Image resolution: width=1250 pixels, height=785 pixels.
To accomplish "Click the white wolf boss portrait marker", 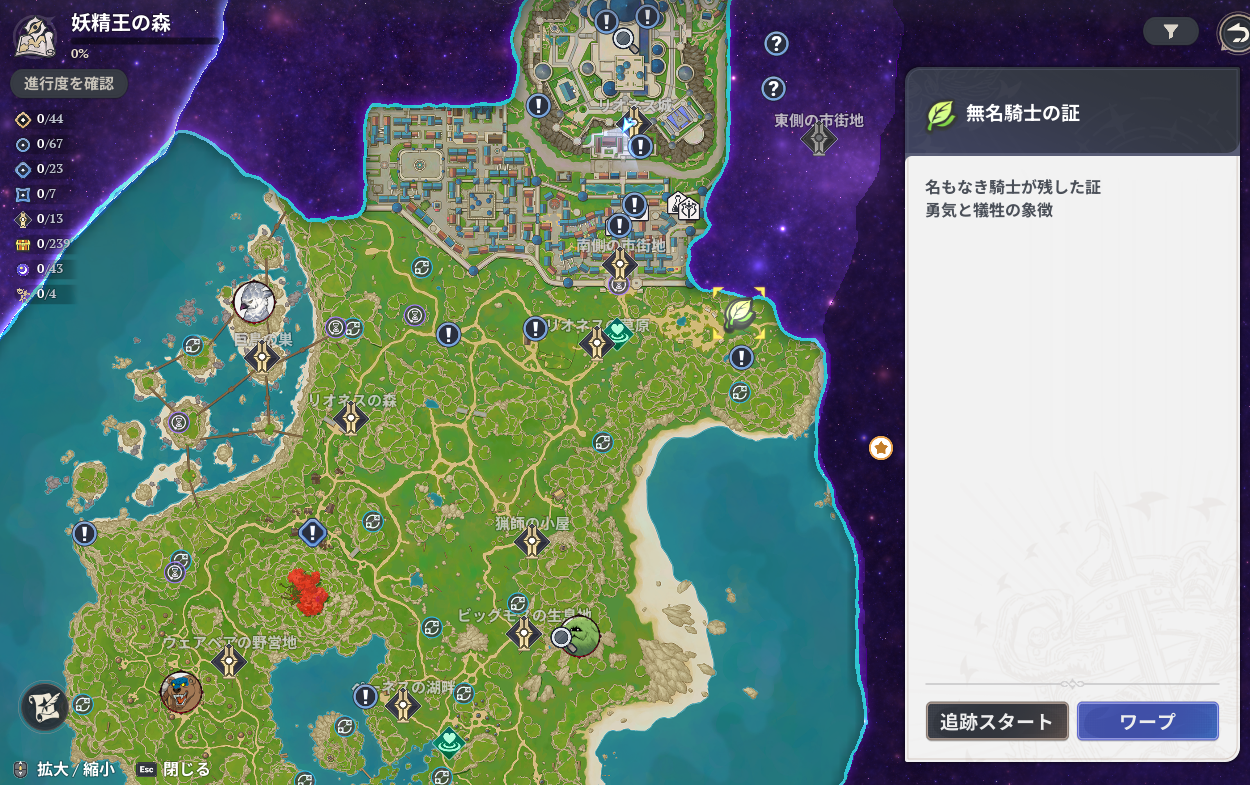I will [254, 301].
